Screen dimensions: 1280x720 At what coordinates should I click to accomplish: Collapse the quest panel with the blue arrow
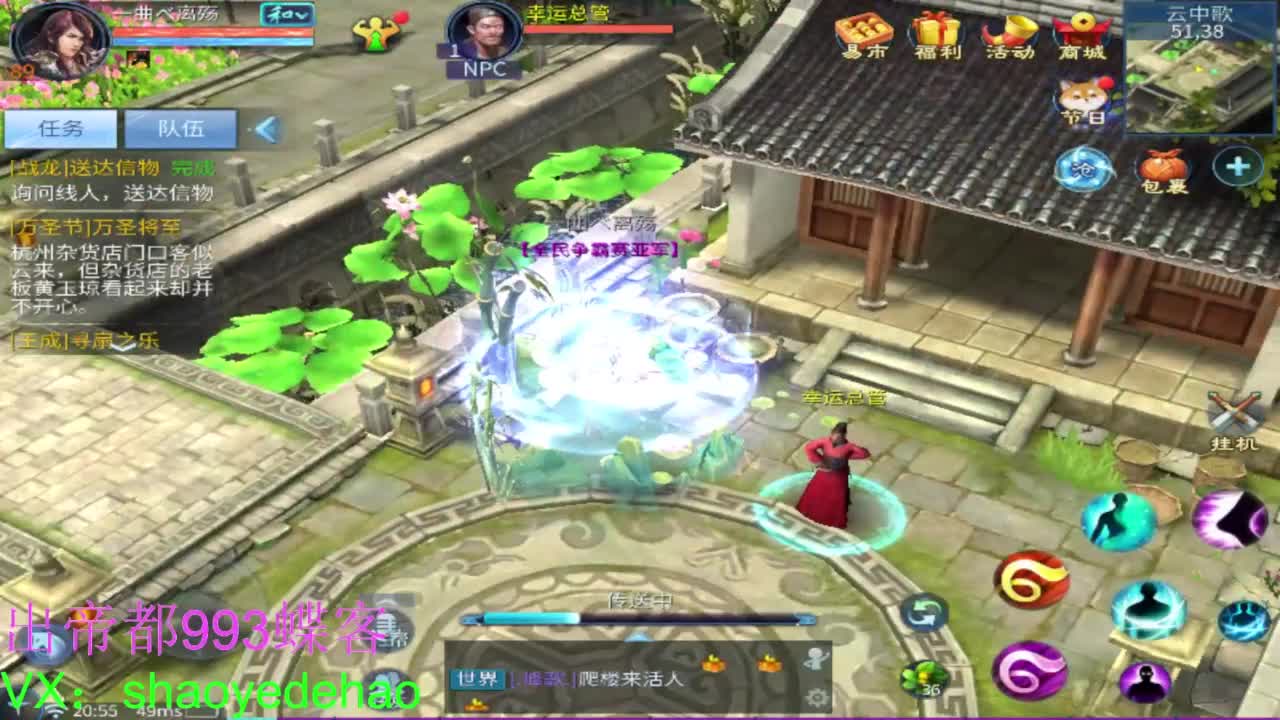[268, 127]
